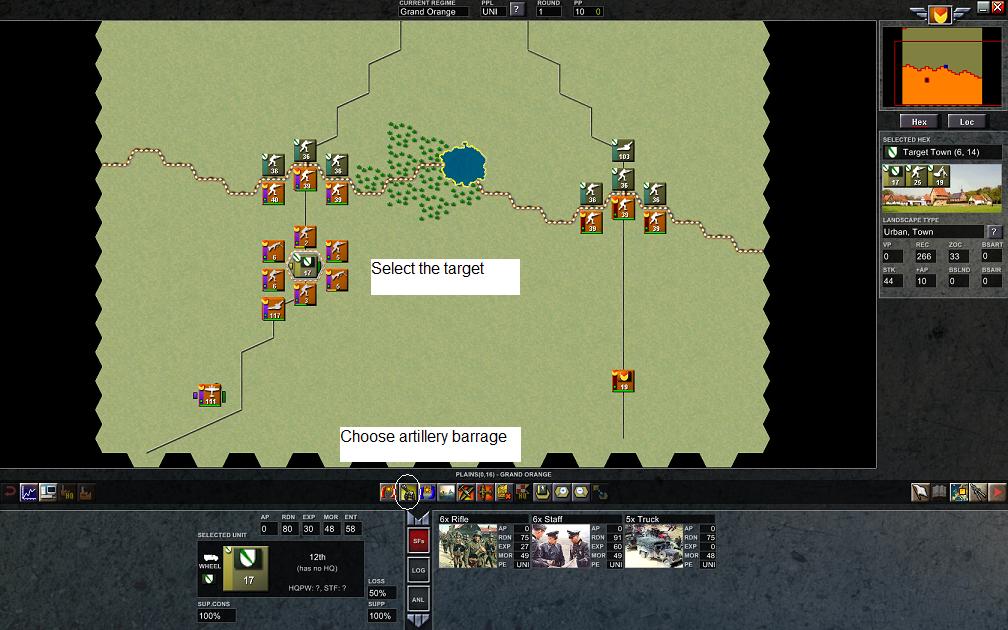Image resolution: width=1008 pixels, height=630 pixels.
Task: Click the minimap overview
Action: [x=941, y=68]
